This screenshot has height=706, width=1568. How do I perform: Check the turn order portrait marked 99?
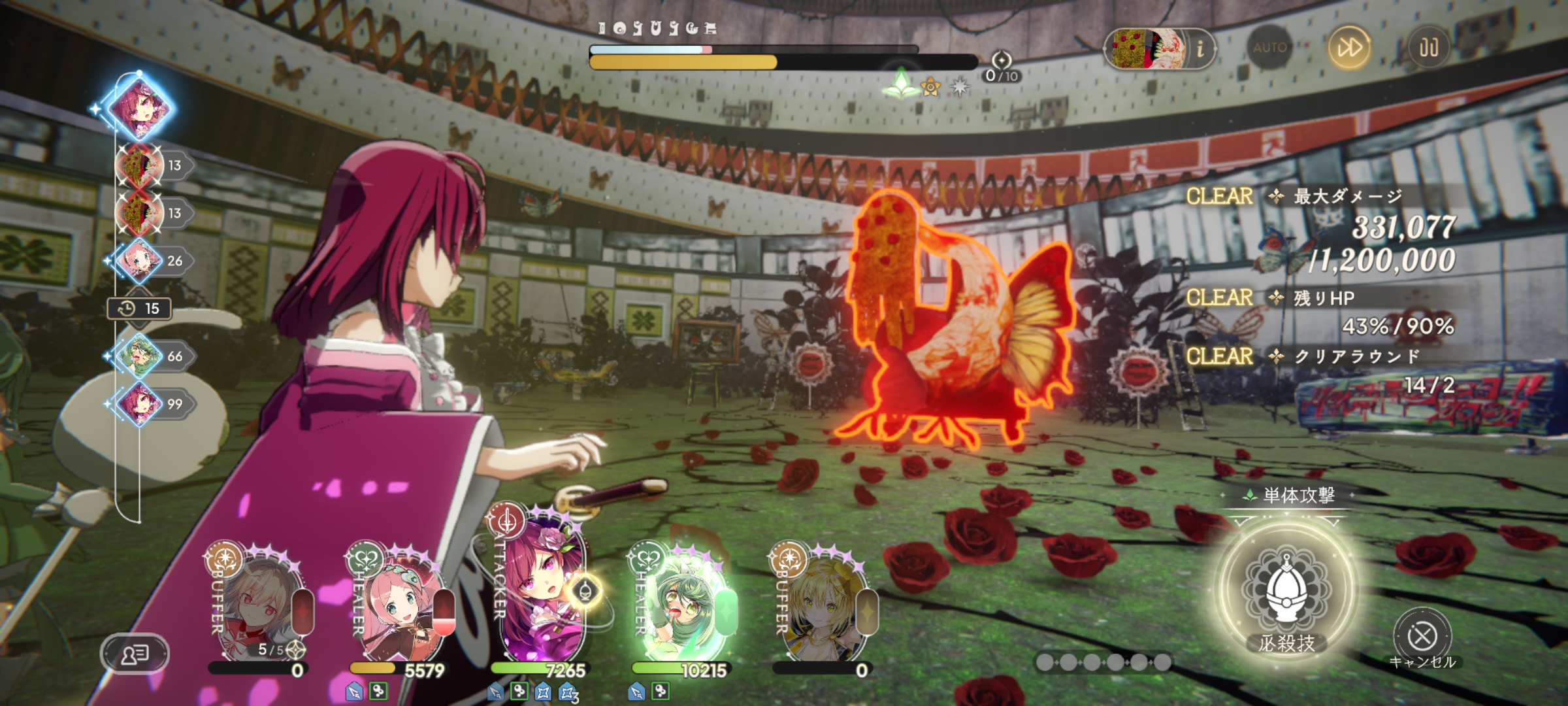click(139, 404)
